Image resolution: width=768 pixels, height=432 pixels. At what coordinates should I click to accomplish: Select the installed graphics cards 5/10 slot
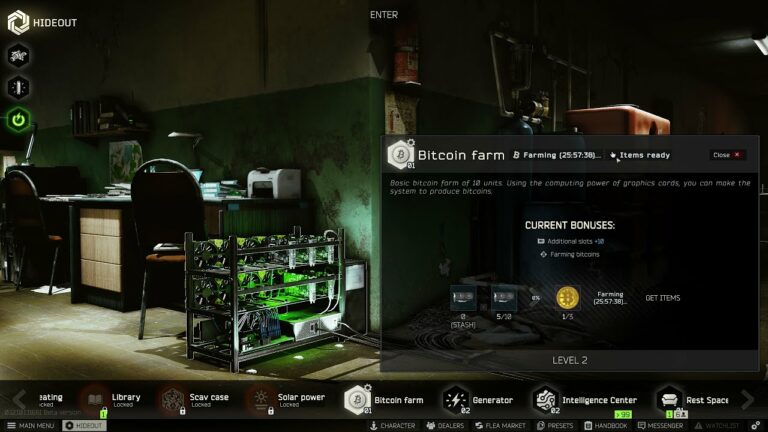click(x=504, y=298)
